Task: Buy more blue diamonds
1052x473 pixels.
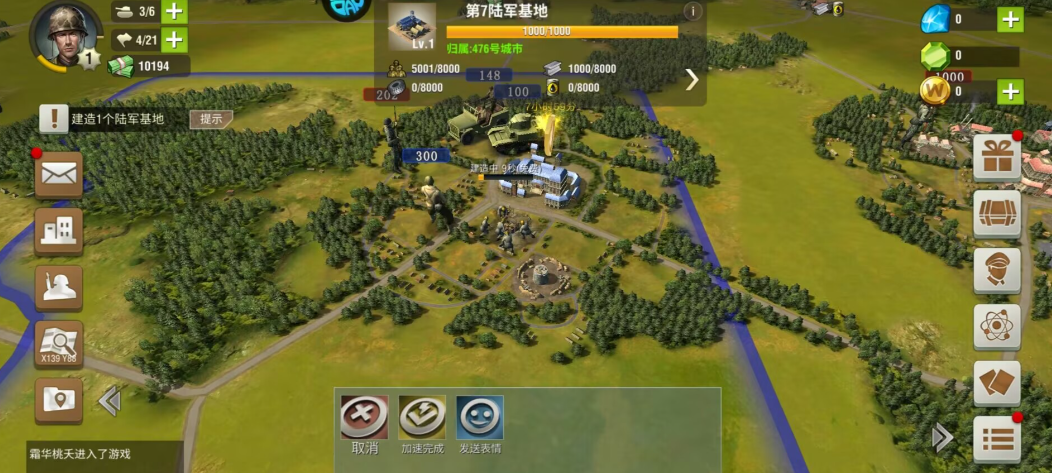Action: tap(1010, 19)
